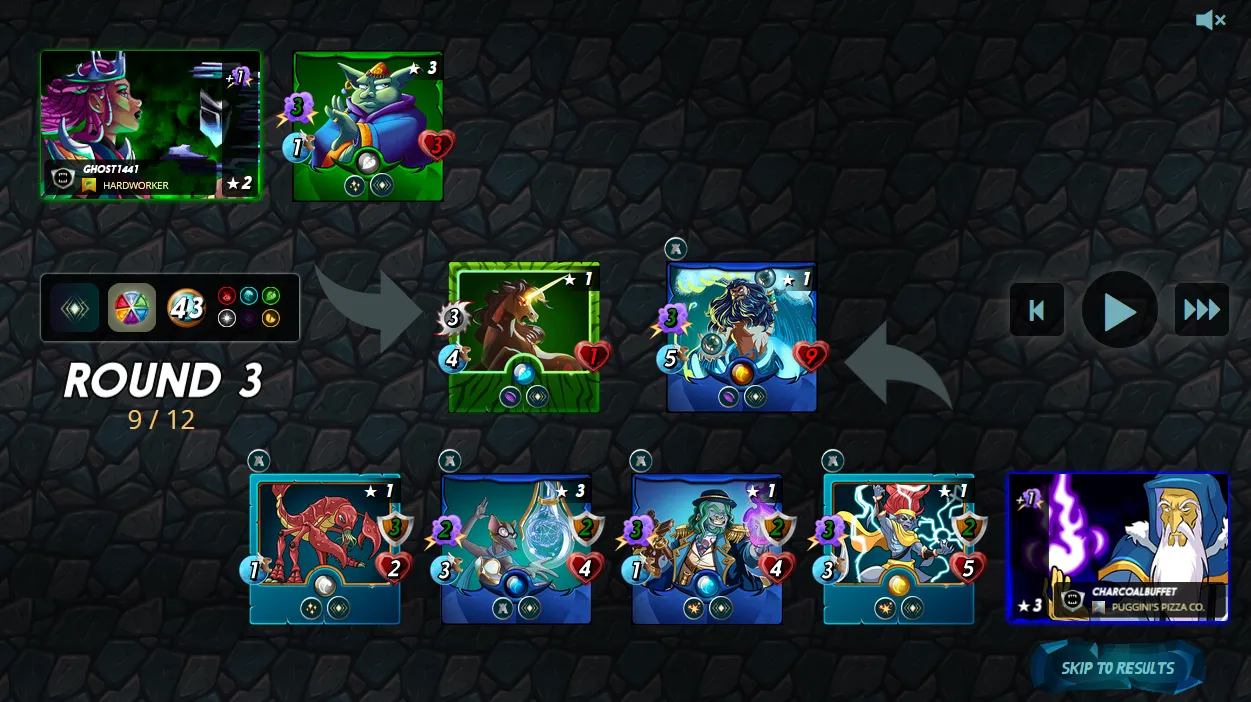Select the red lobster creature card
1251x702 pixels.
pos(324,548)
